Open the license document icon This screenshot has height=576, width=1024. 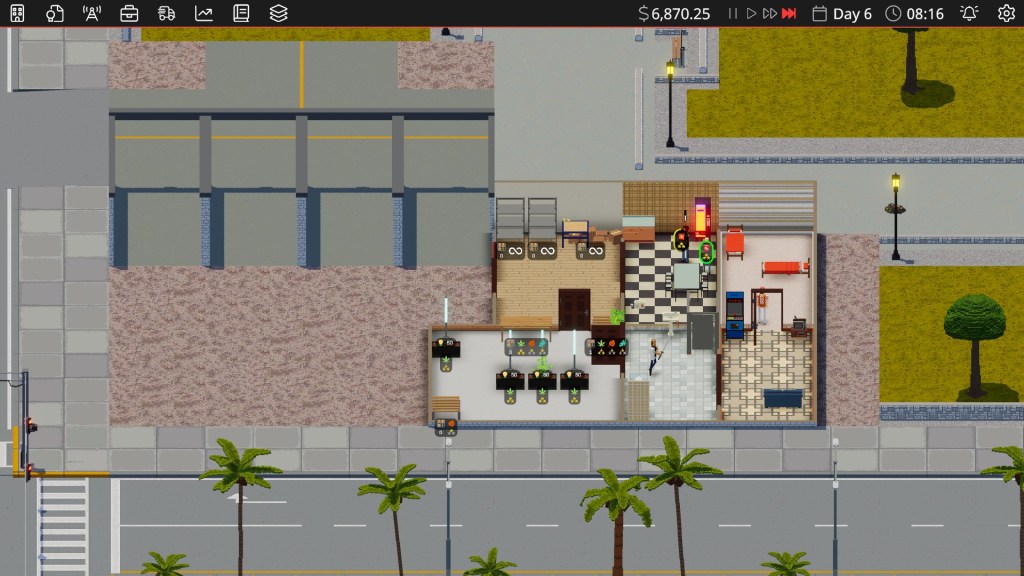click(55, 13)
